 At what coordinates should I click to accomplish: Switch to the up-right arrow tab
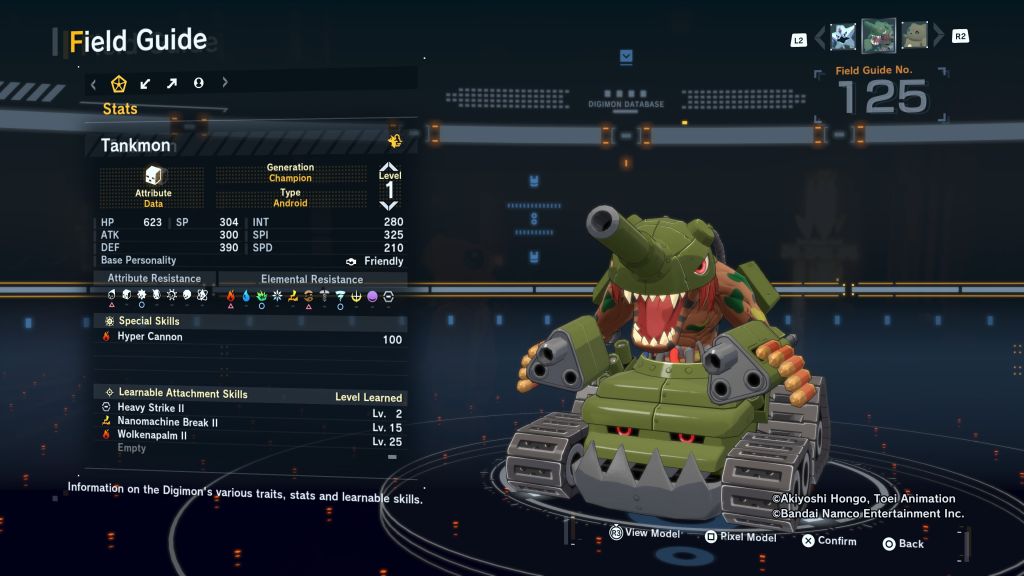(x=171, y=83)
